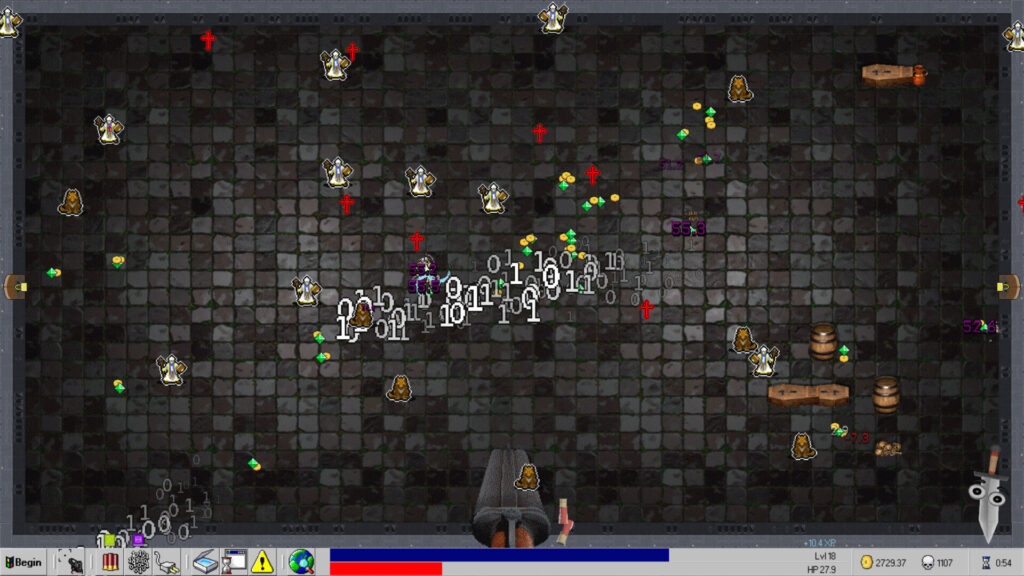Viewport: 1024px width, 576px height.
Task: Launch the globe with magnifier icon
Action: [301, 562]
